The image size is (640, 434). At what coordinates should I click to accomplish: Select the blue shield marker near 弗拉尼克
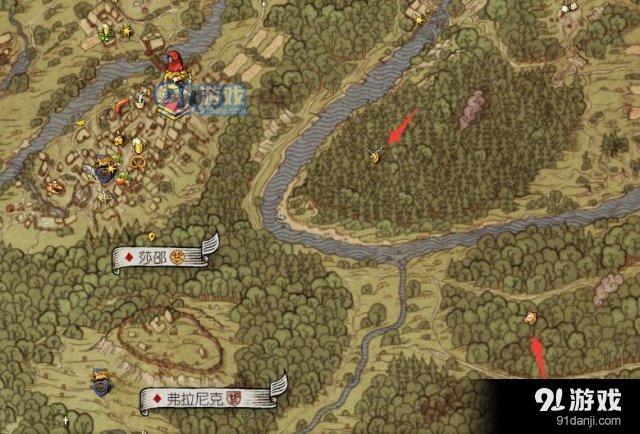tap(100, 379)
